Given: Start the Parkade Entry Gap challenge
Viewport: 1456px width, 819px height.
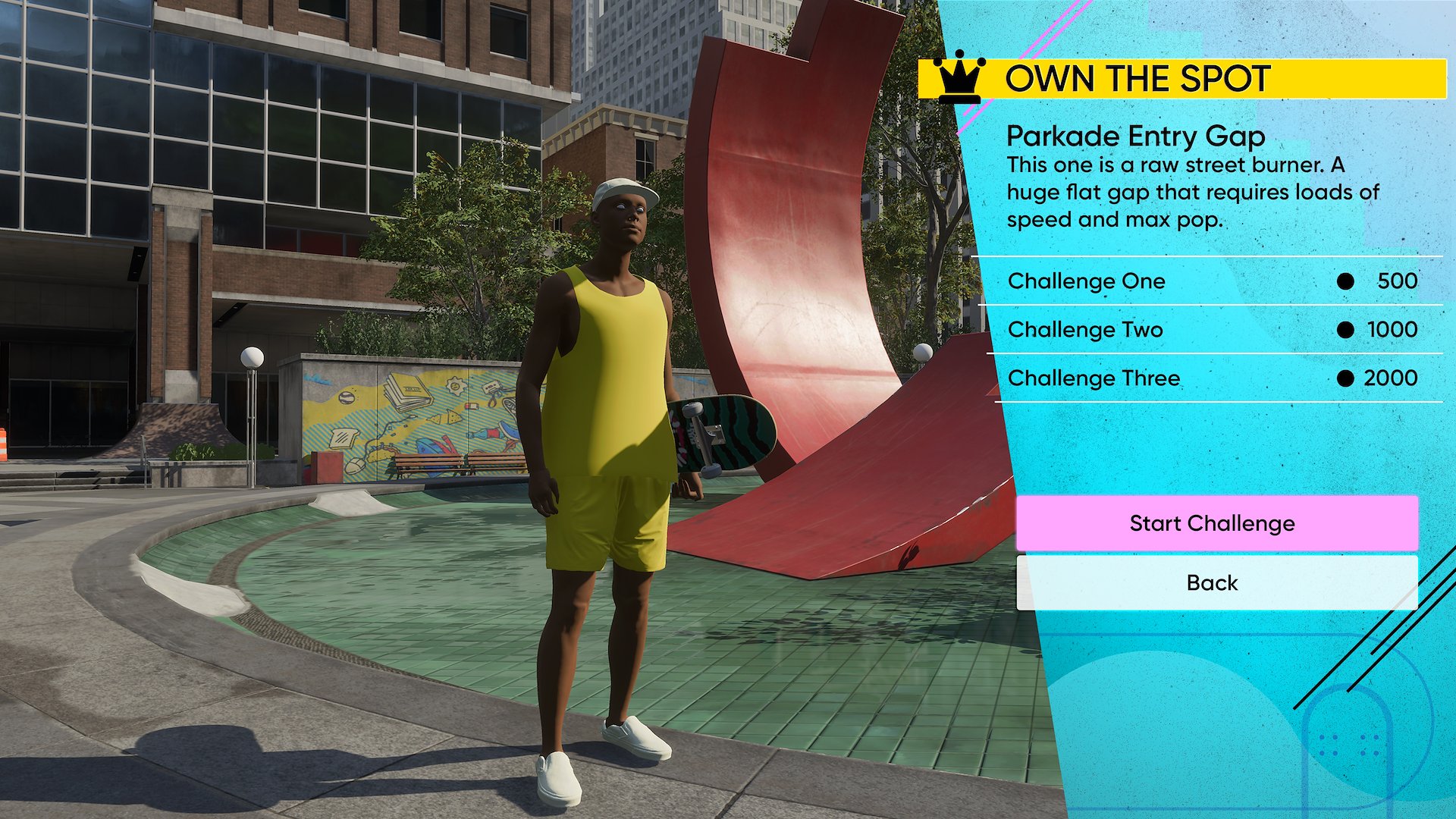Looking at the screenshot, I should coord(1216,523).
